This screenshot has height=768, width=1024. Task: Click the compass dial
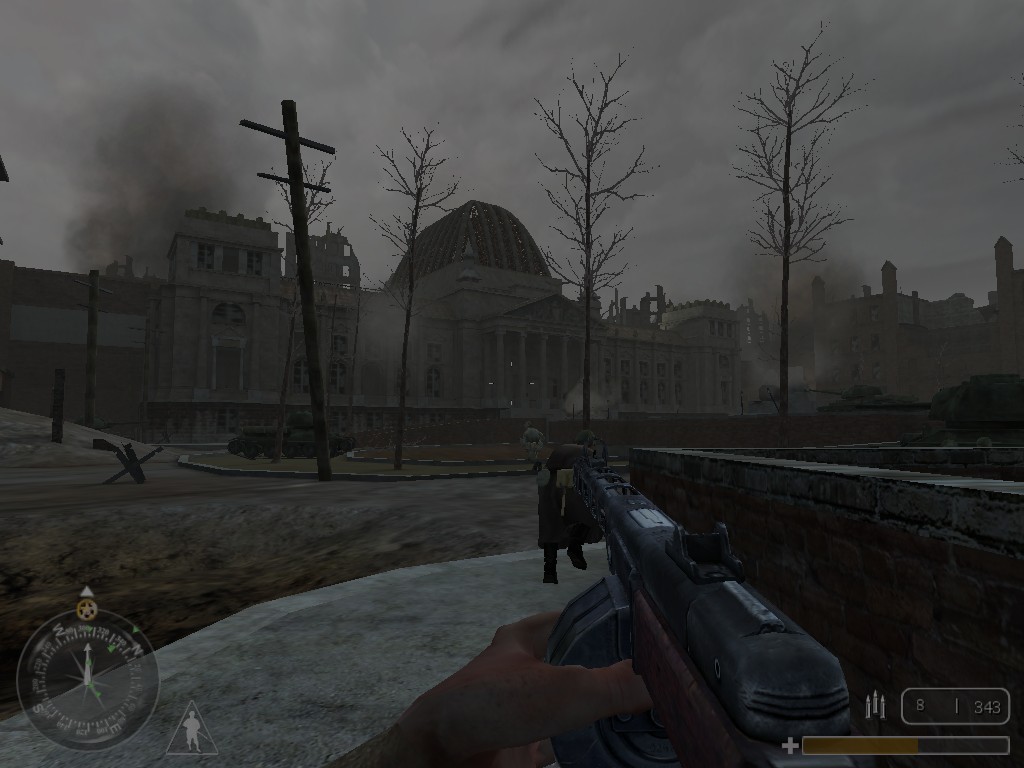click(x=88, y=679)
